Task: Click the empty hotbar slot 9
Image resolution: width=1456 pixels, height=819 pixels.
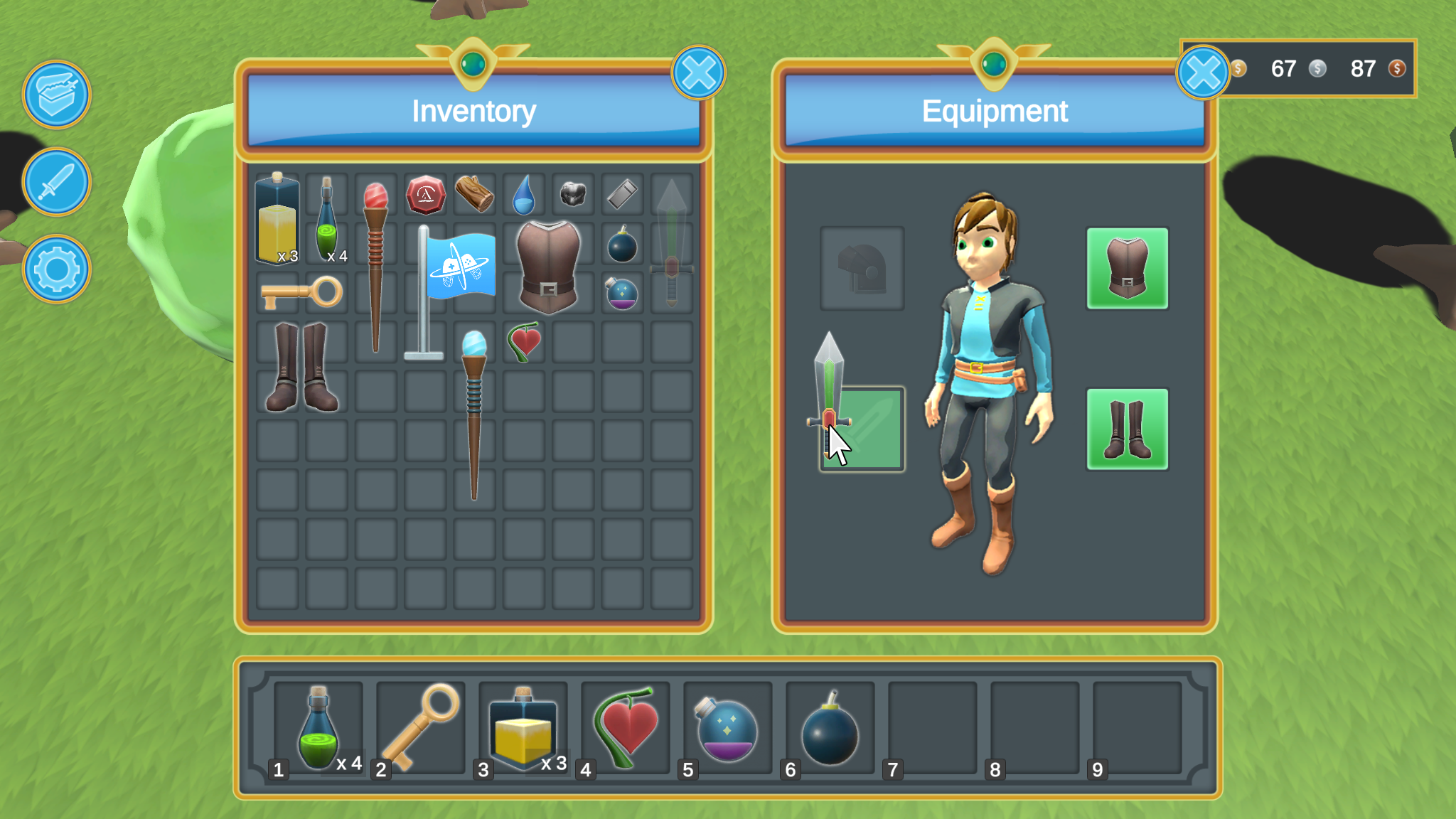Action: pos(1137,727)
